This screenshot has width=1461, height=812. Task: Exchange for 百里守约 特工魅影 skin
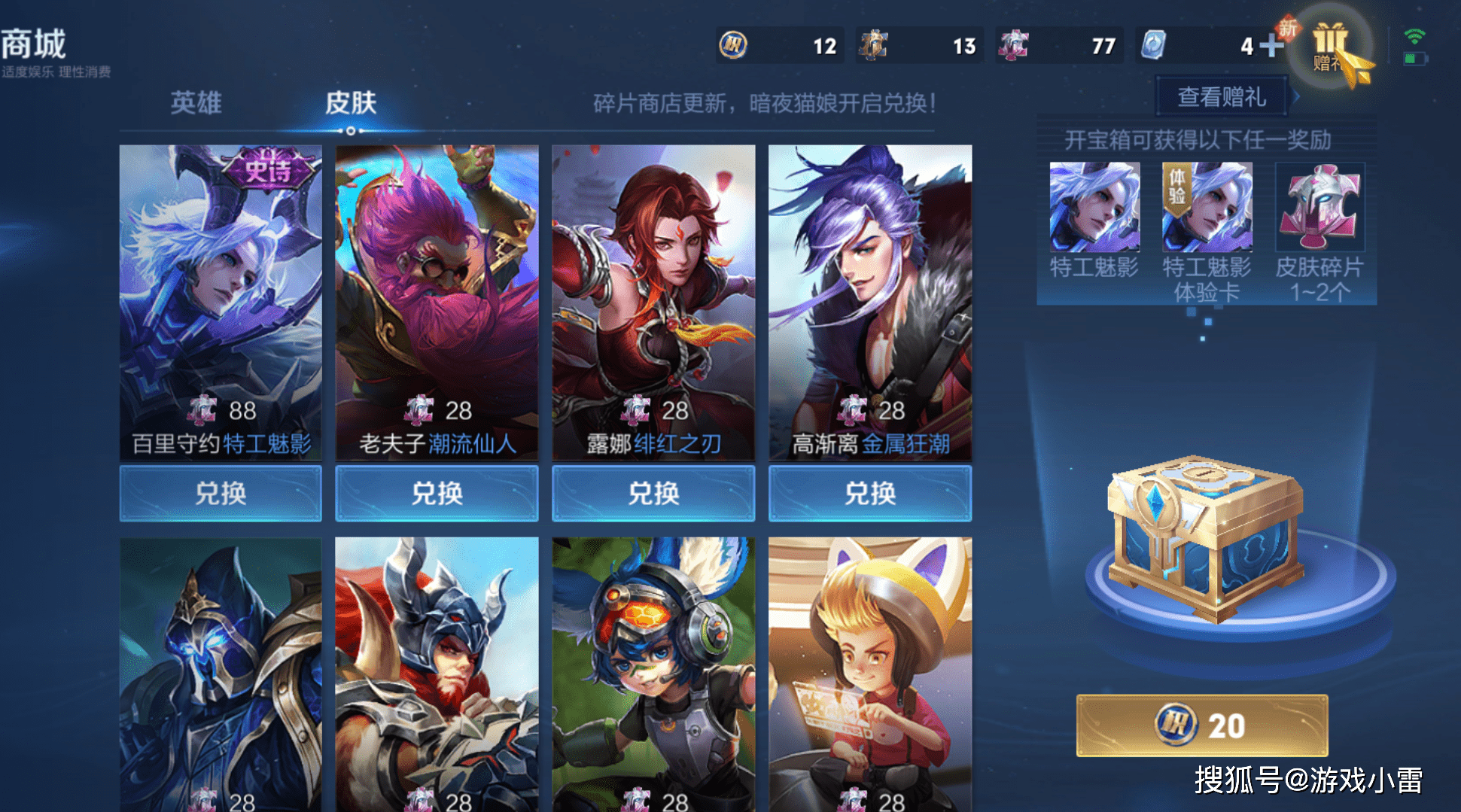(x=221, y=494)
